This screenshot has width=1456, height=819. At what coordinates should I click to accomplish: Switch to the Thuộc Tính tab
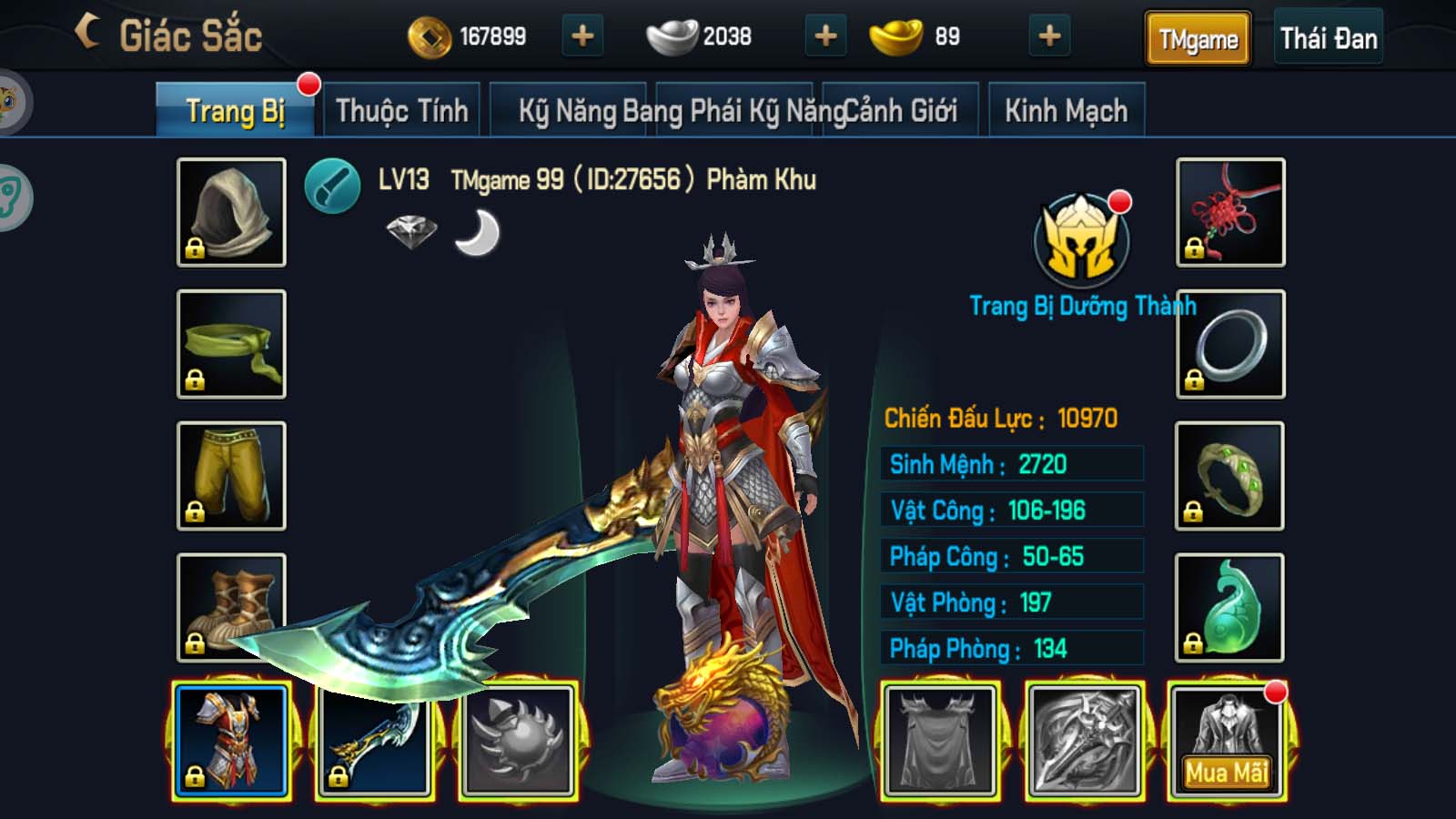(400, 108)
